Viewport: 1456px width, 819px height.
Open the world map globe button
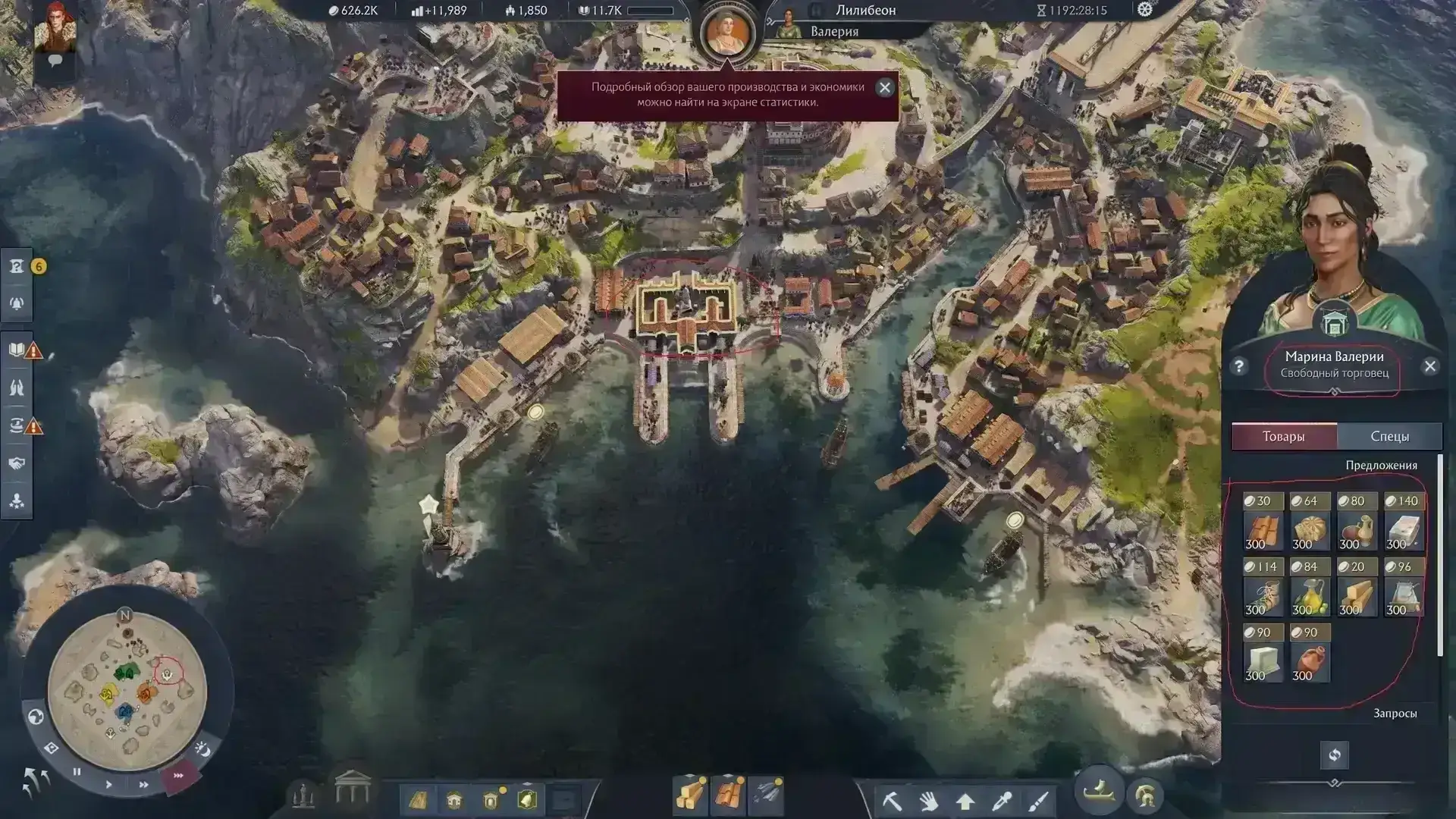(x=36, y=717)
